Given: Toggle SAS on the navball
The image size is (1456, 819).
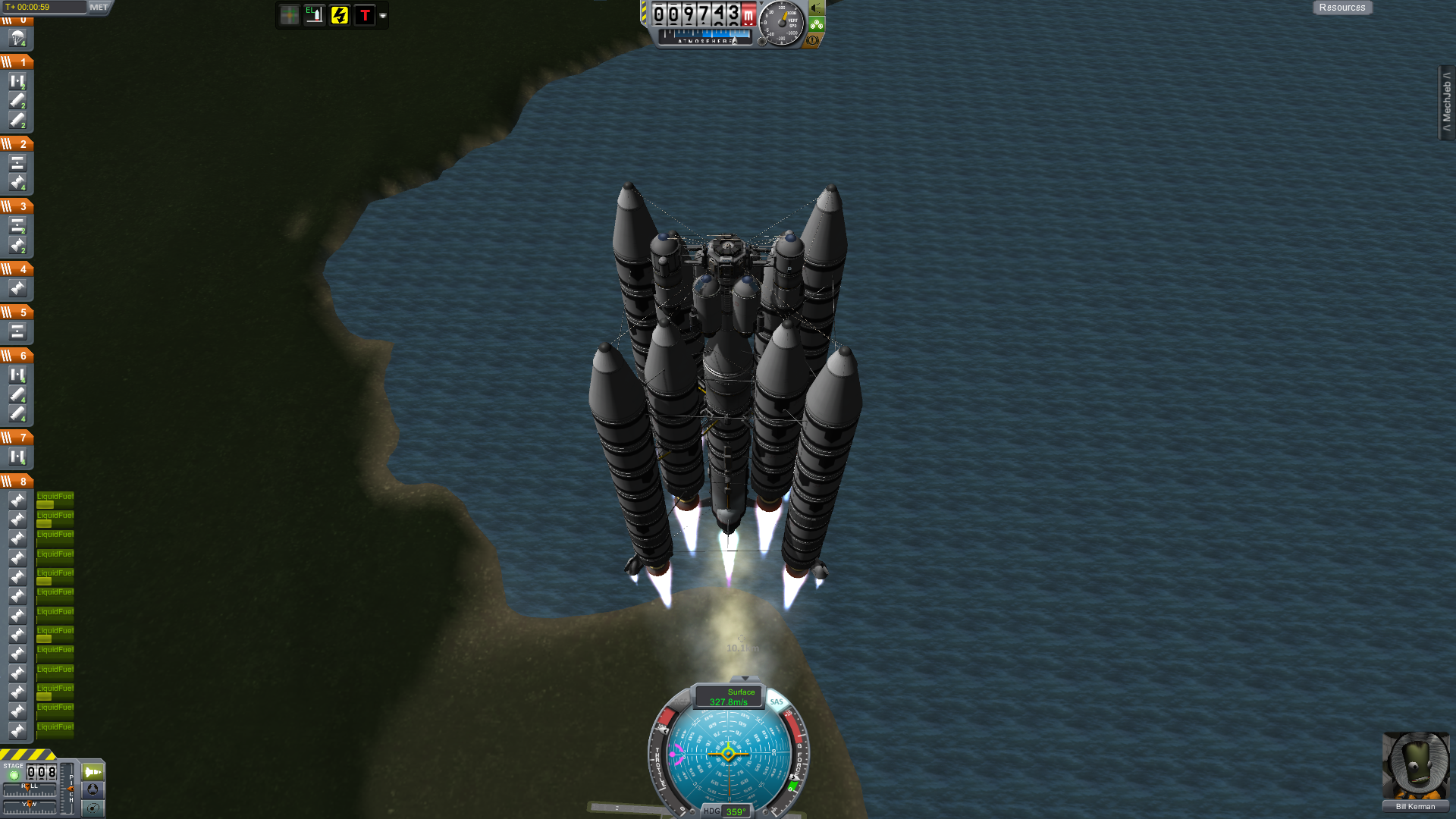Looking at the screenshot, I should pyautogui.click(x=777, y=702).
